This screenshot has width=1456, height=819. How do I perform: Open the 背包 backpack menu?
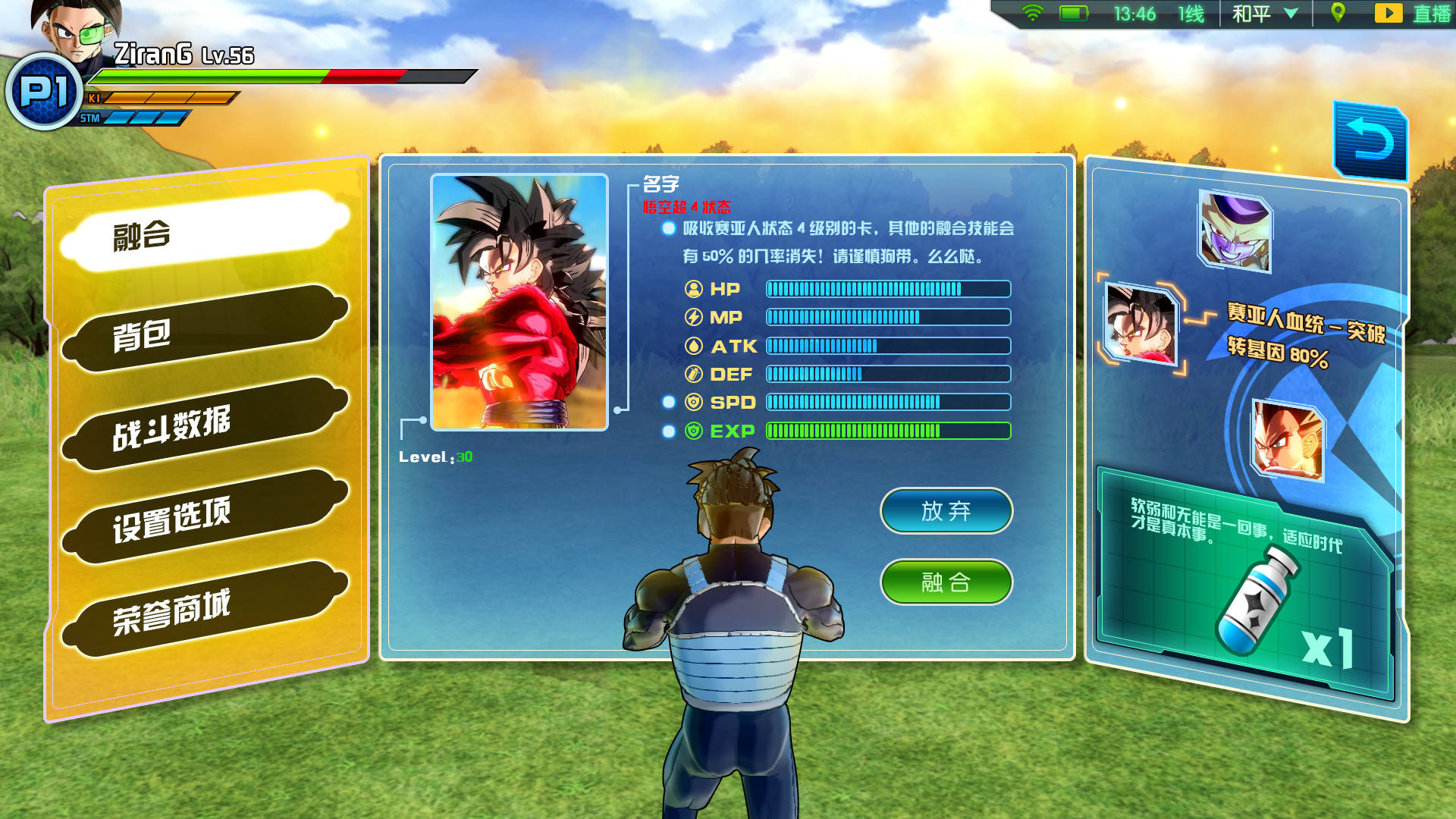click(x=203, y=330)
